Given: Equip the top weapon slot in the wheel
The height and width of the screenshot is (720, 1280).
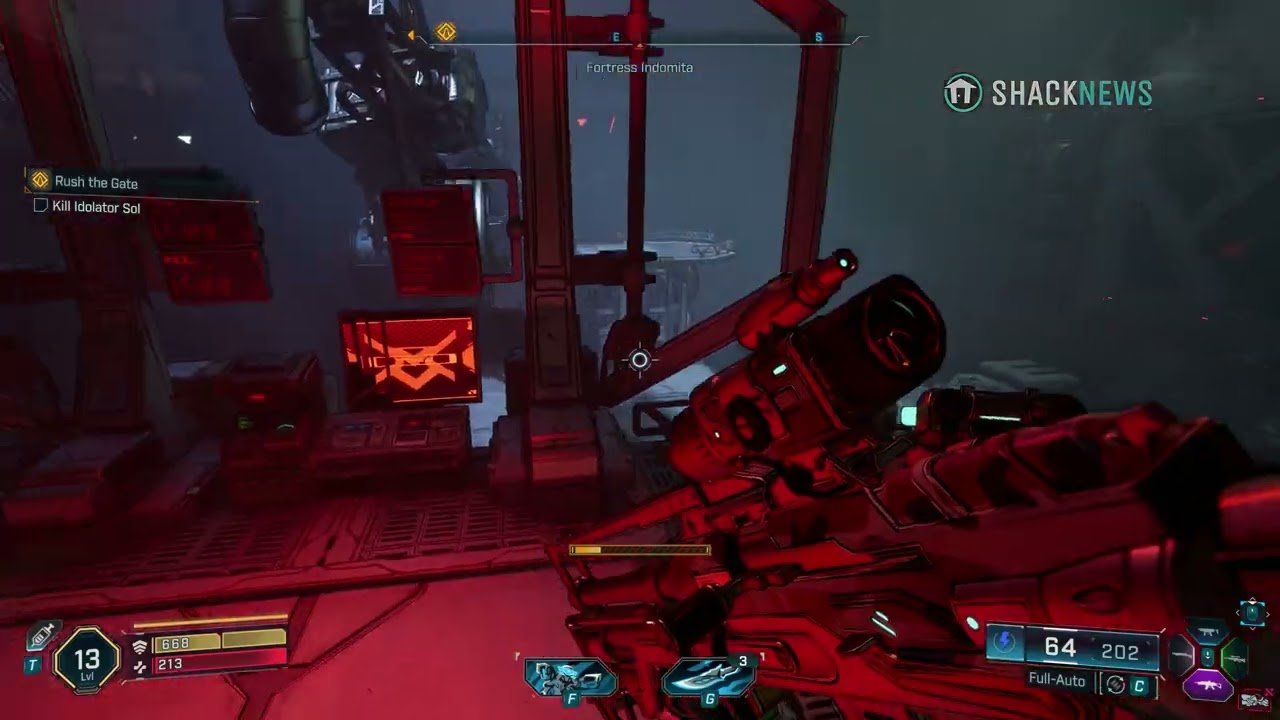Looking at the screenshot, I should 1208,632.
